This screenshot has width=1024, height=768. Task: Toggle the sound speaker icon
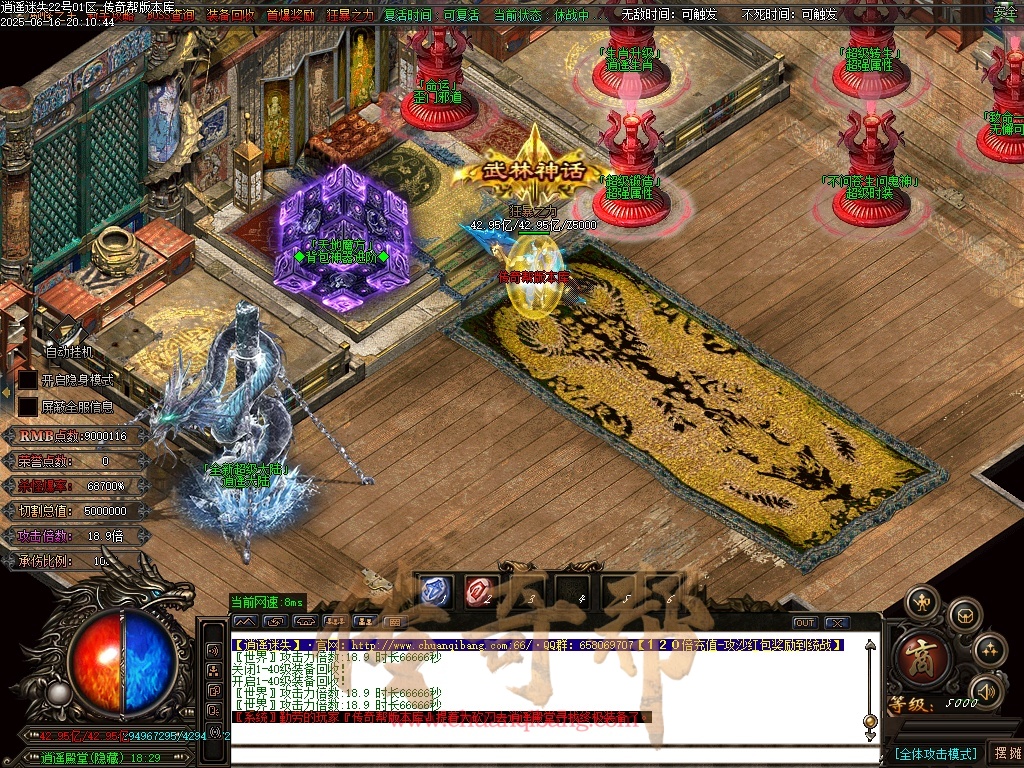point(986,690)
